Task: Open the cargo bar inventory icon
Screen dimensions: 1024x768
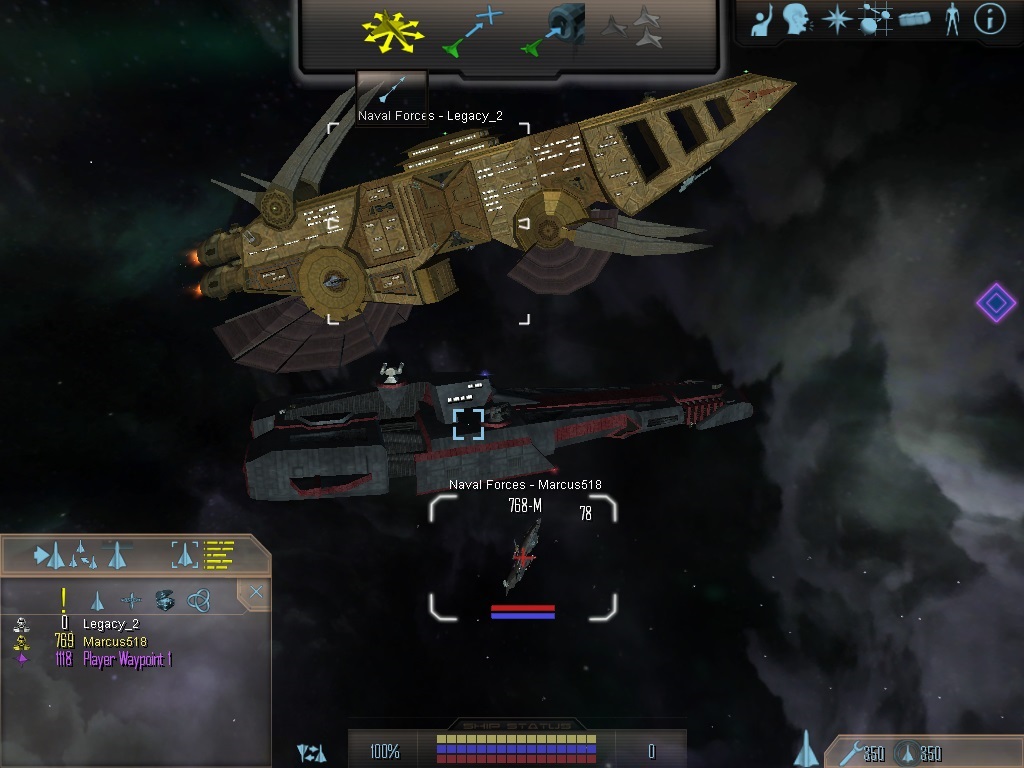Action: [x=915, y=20]
